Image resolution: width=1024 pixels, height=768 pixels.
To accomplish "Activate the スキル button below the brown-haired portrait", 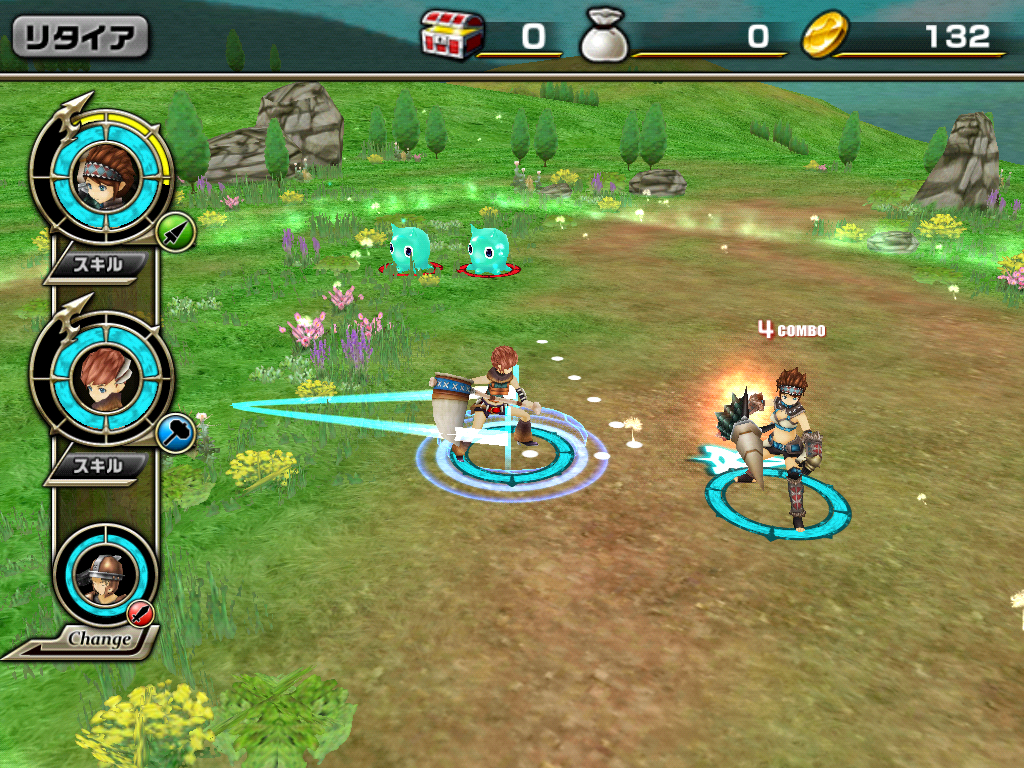I will (99, 466).
